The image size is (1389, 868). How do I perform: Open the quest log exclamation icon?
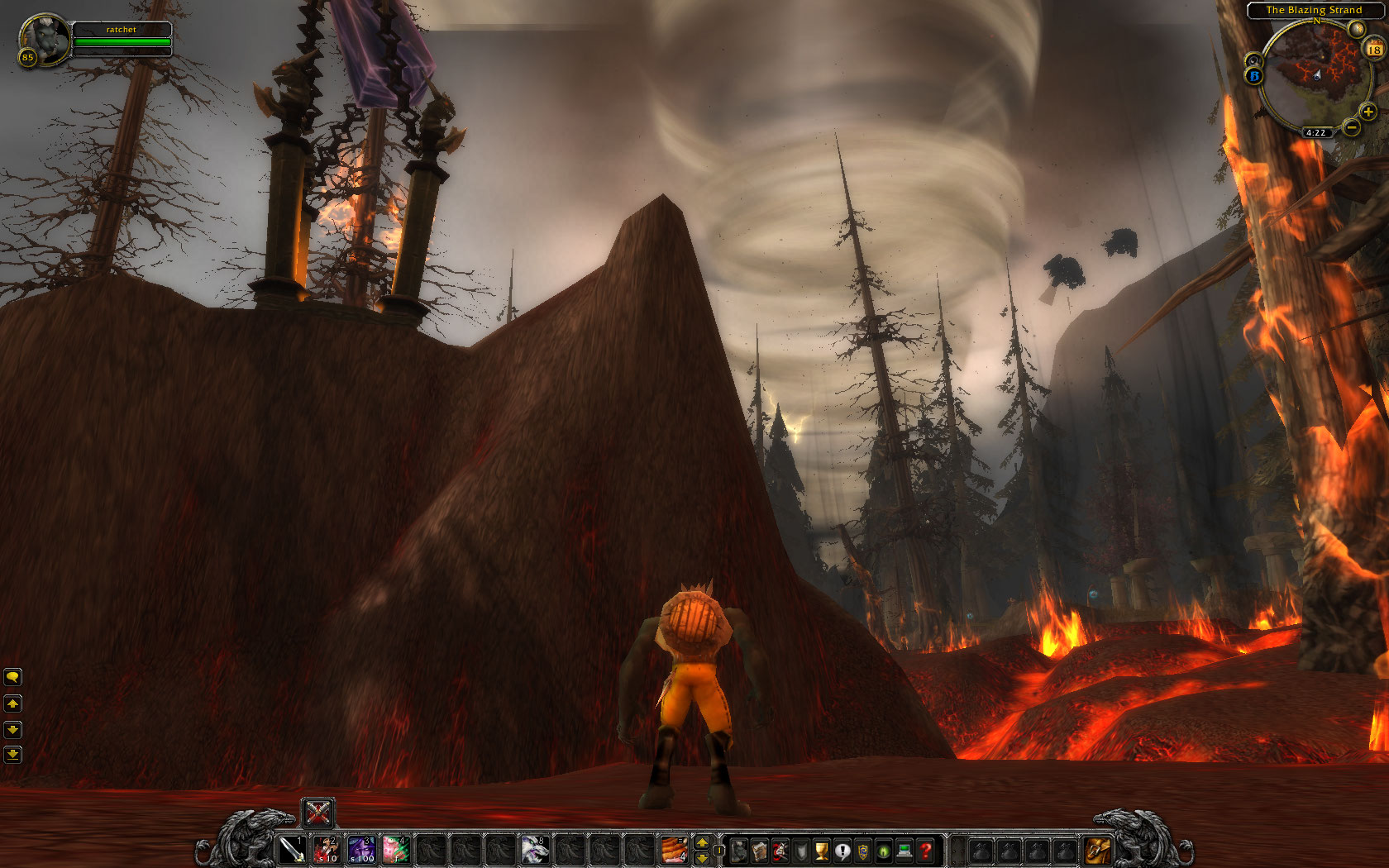pos(842,850)
